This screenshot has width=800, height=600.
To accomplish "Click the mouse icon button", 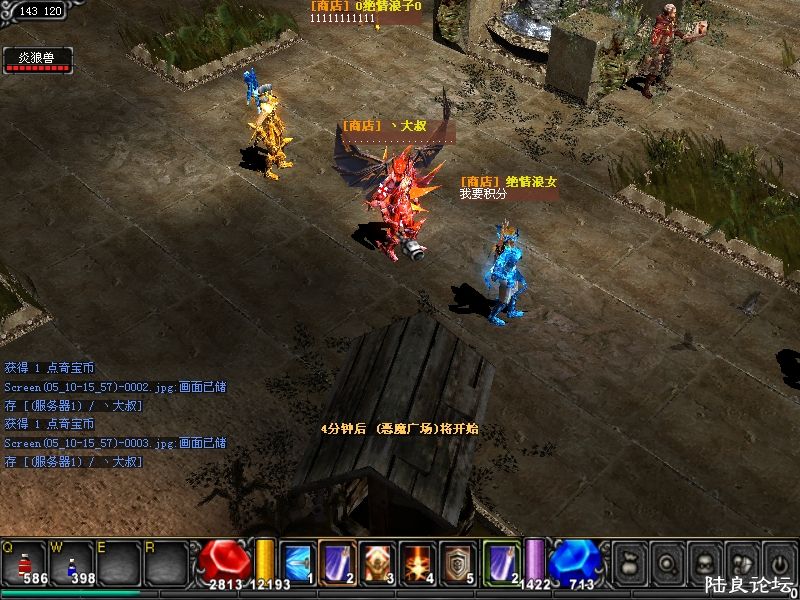I will 741,562.
